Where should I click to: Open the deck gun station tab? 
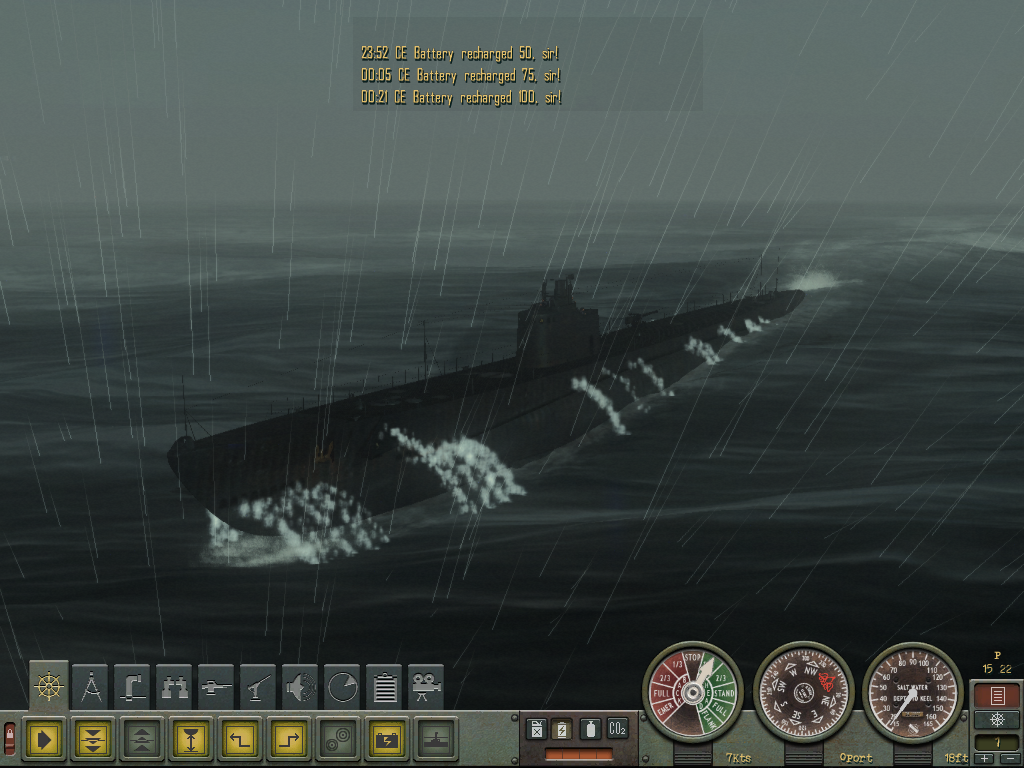point(259,687)
